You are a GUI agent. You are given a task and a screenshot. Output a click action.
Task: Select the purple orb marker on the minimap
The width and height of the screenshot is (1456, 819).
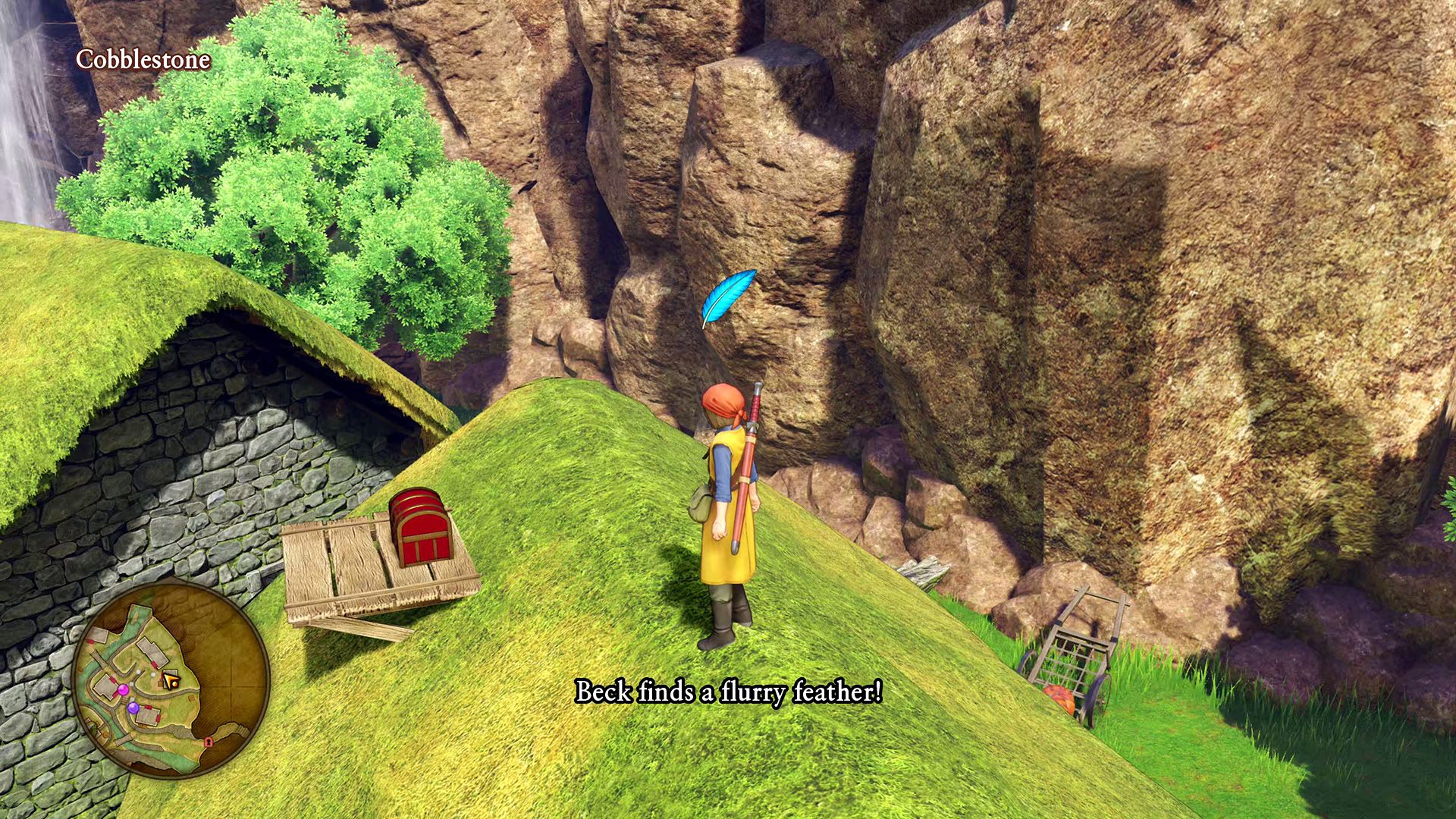coord(133,708)
